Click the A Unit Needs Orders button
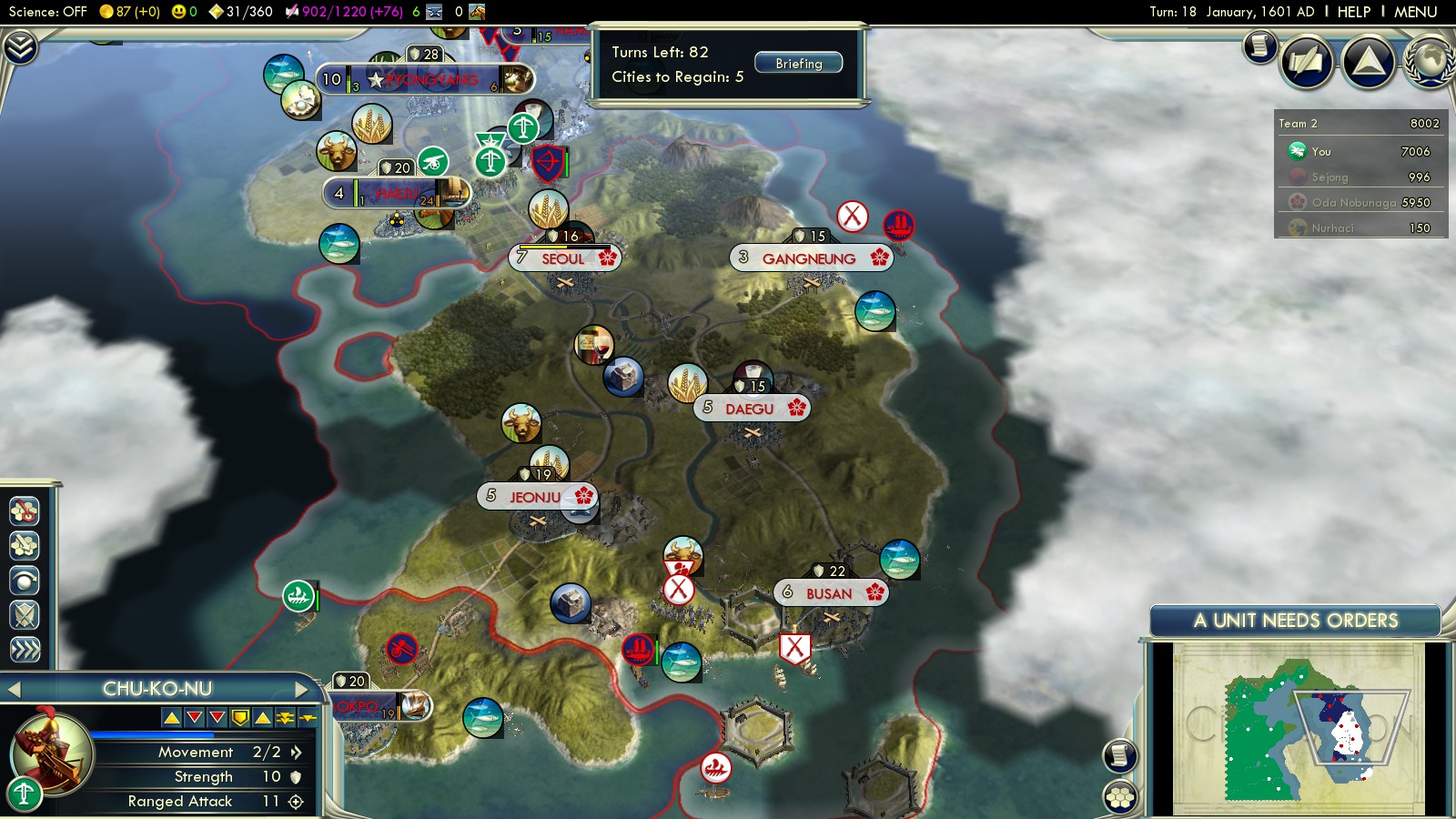This screenshot has height=819, width=1456. (1295, 621)
